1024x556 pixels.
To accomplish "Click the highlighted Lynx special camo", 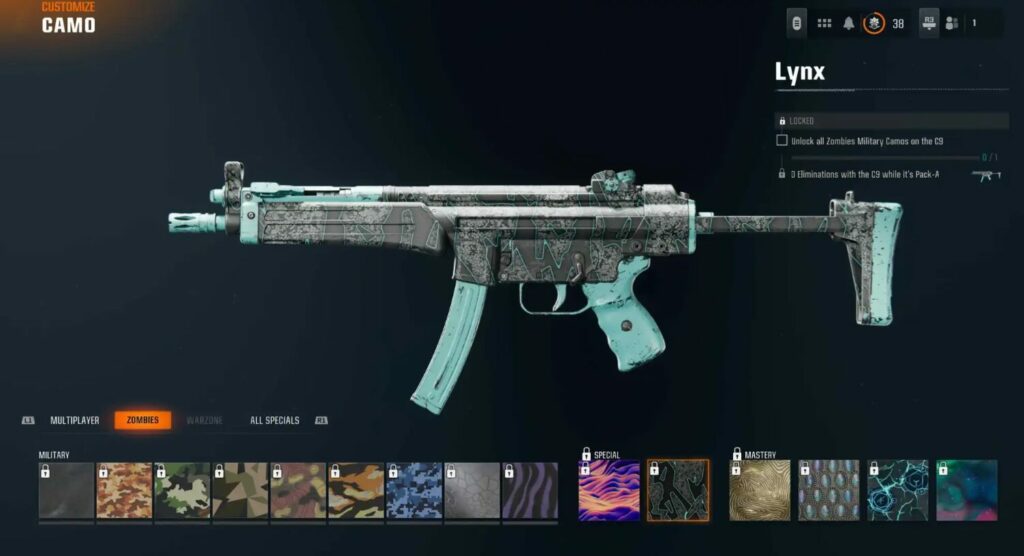I will point(678,490).
